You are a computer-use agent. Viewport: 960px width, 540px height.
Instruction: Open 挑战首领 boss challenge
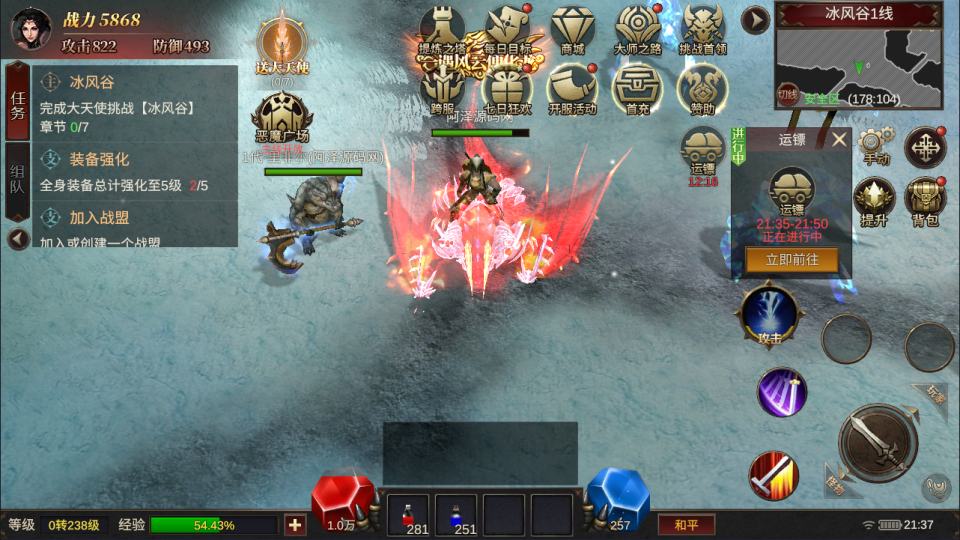coord(702,28)
